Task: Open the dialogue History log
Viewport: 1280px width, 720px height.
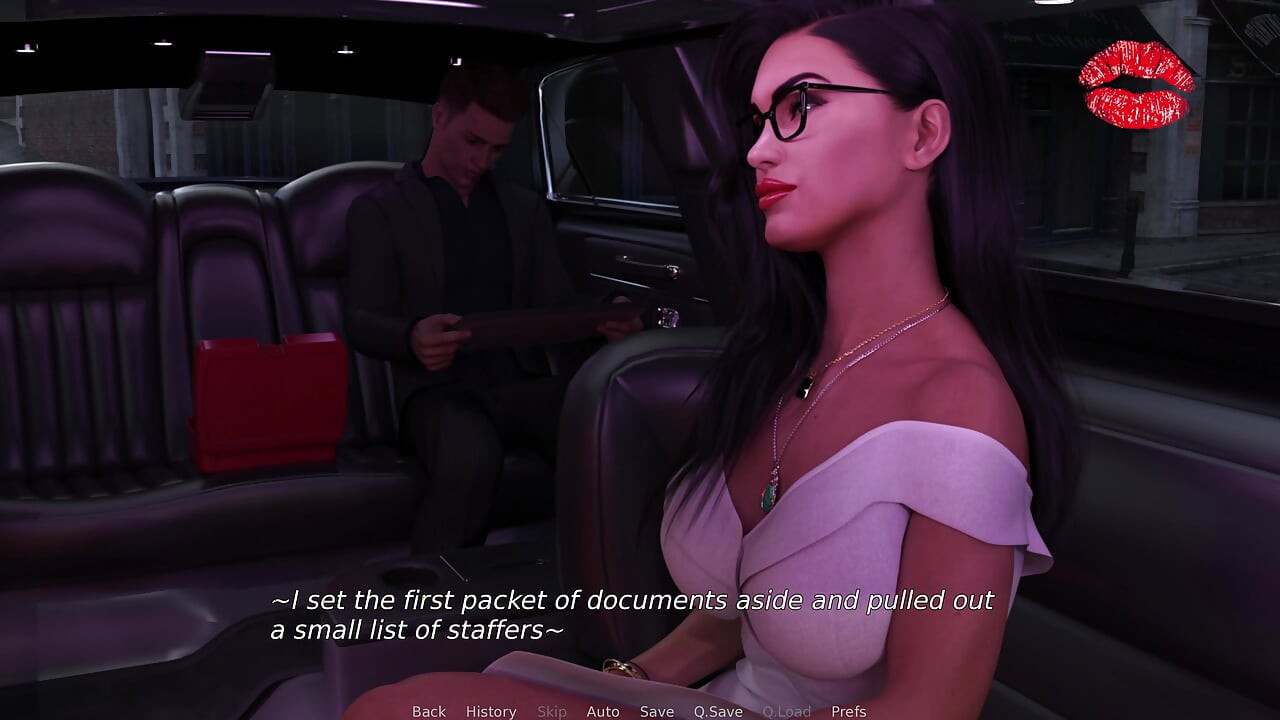Action: pyautogui.click(x=491, y=711)
